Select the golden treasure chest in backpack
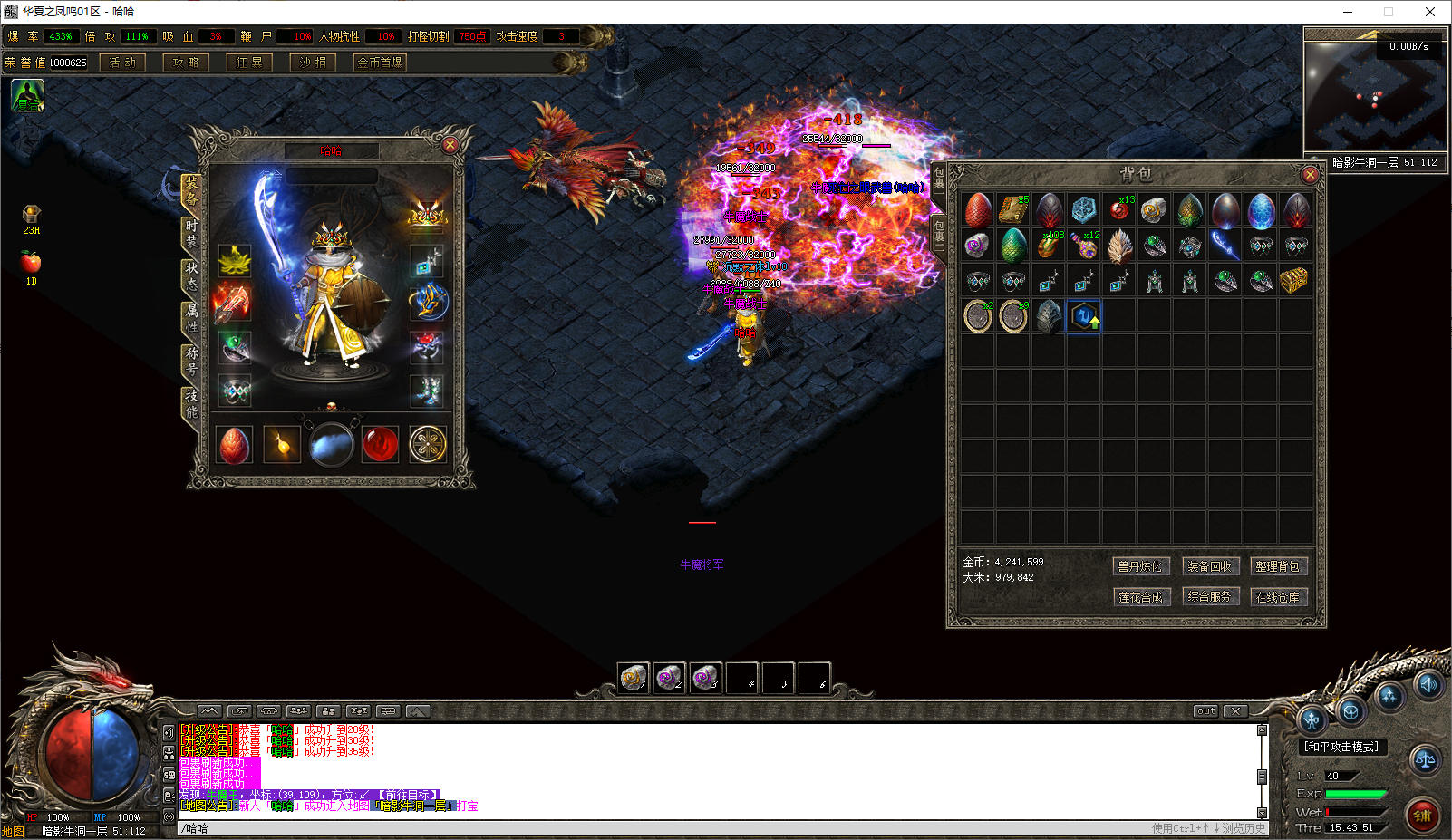 (x=1293, y=281)
